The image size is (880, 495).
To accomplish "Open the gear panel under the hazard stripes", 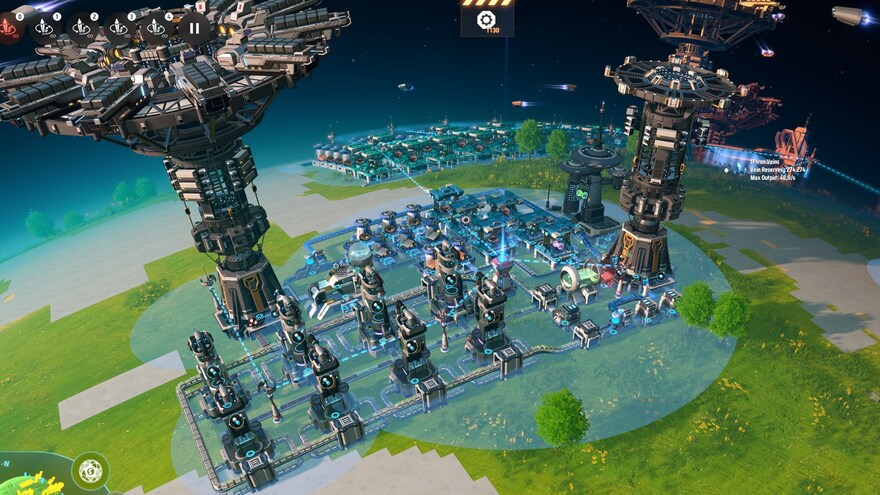I will click(x=487, y=19).
